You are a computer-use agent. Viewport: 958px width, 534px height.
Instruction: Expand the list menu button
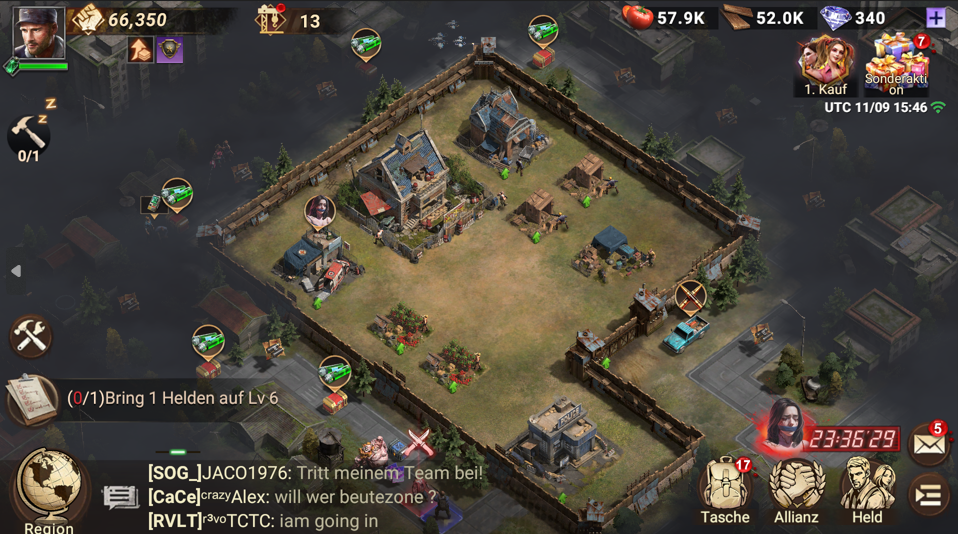tap(929, 494)
